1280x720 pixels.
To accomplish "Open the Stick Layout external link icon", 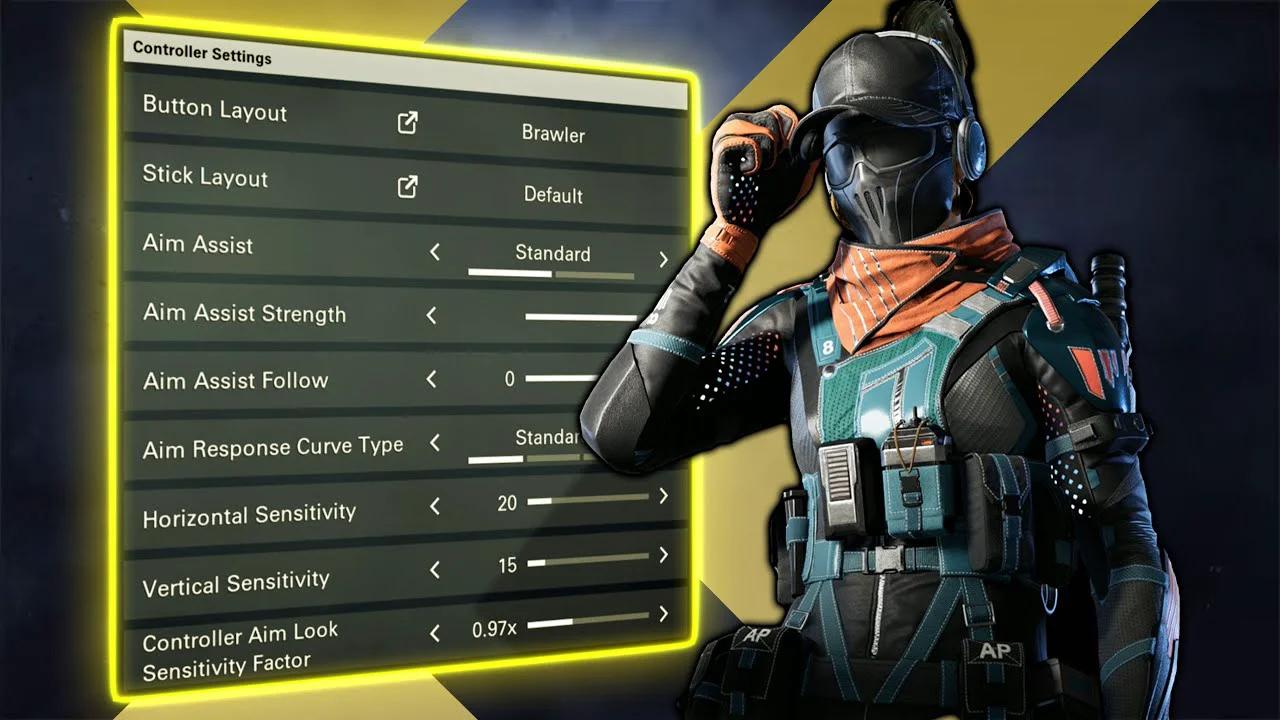I will [405, 189].
